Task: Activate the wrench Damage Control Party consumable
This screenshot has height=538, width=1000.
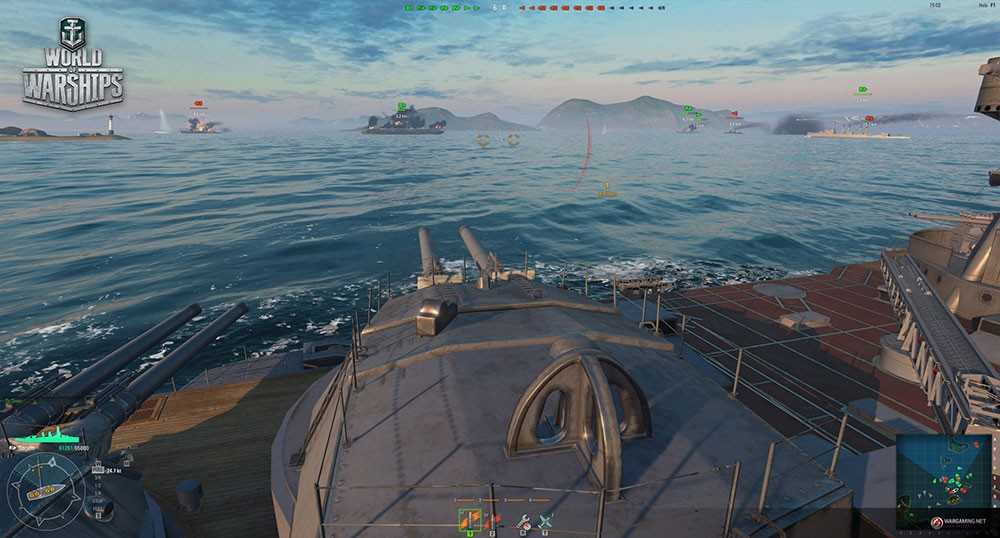Action: 523,520
